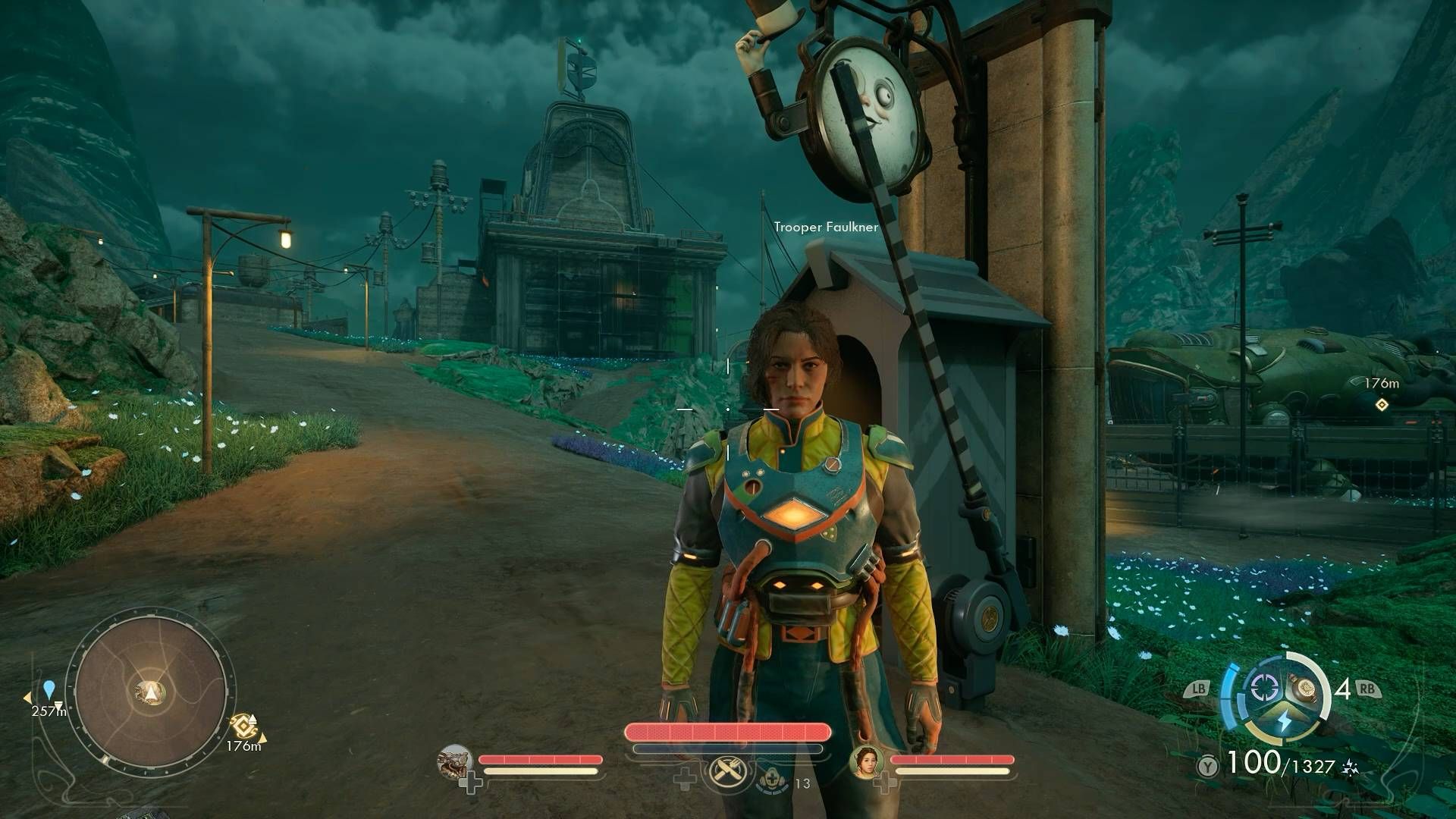Toggle the LB bumper prompt

(x=1198, y=689)
